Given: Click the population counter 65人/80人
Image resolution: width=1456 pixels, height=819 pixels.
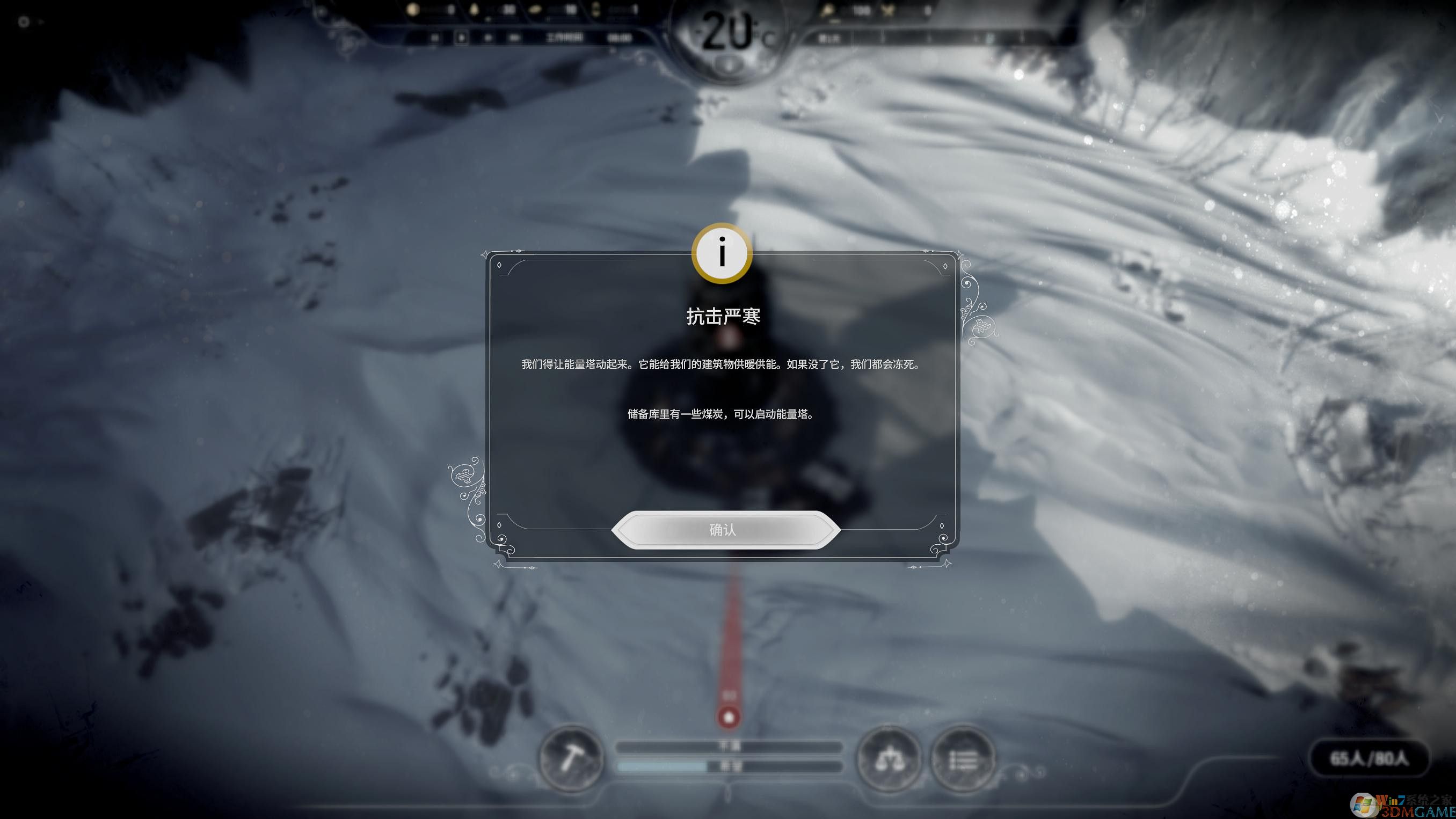Looking at the screenshot, I should [1370, 759].
